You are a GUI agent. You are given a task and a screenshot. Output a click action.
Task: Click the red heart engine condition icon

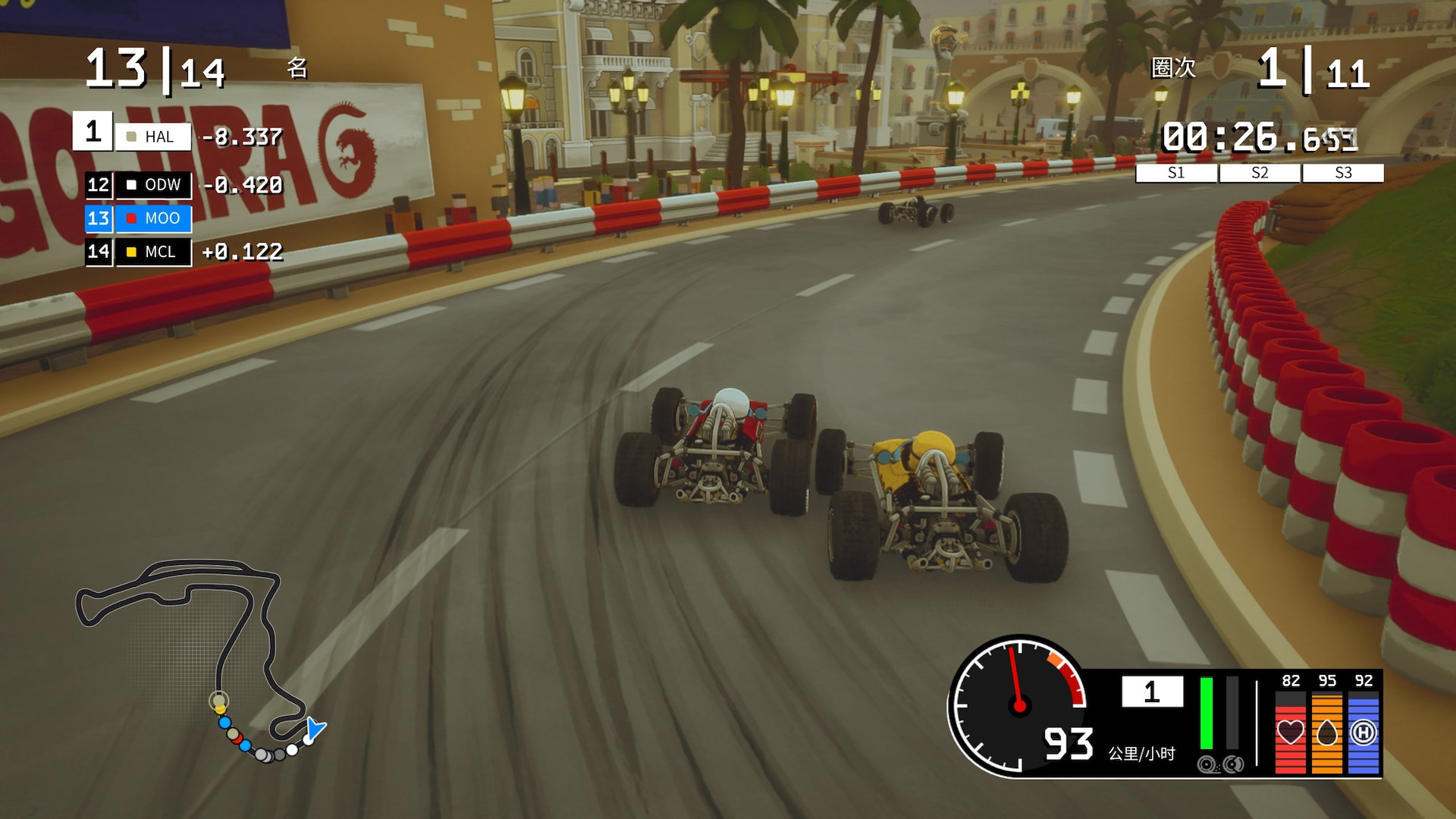1290,733
